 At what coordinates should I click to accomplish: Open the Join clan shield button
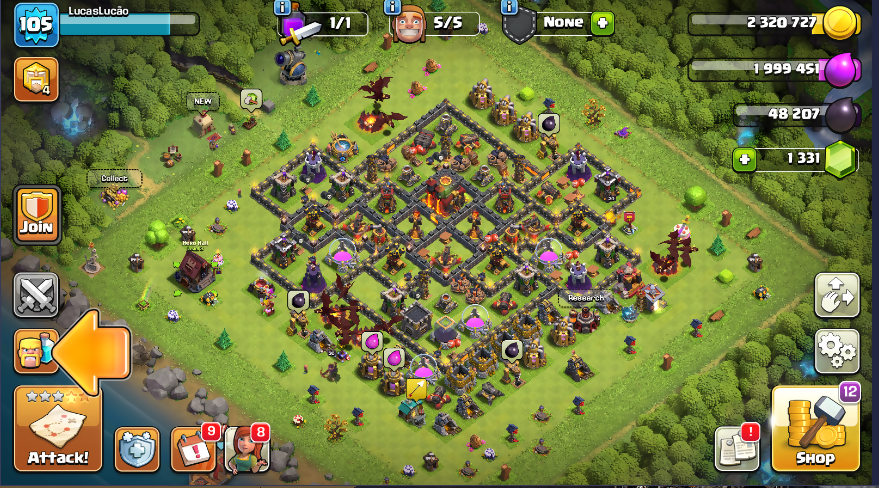[37, 215]
